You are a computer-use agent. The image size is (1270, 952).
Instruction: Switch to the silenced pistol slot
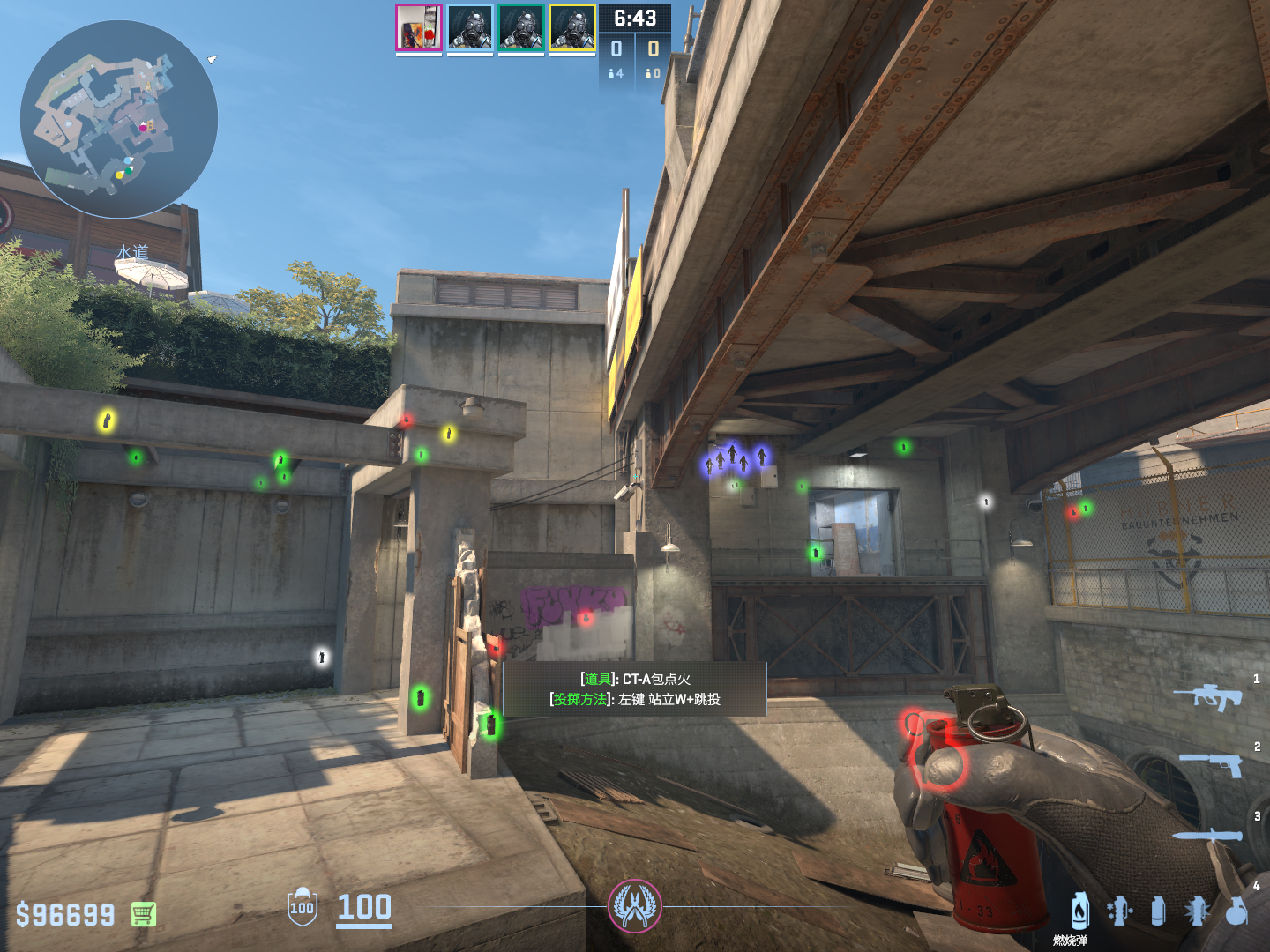(1211, 764)
